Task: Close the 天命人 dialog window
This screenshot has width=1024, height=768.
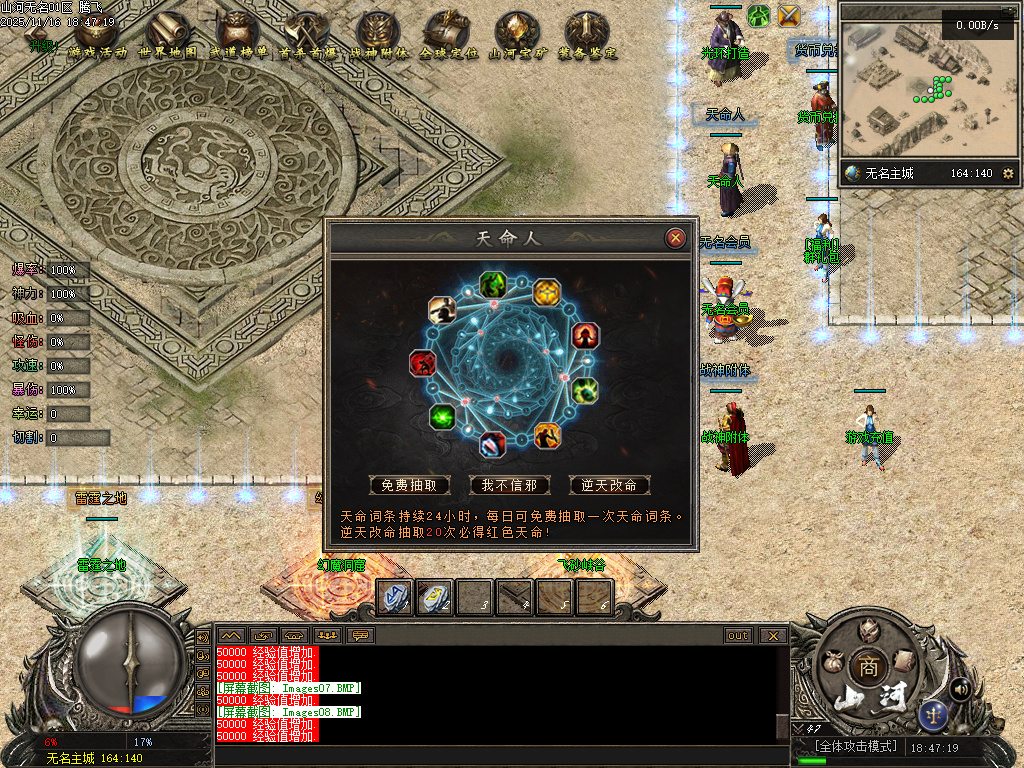Action: [x=676, y=238]
